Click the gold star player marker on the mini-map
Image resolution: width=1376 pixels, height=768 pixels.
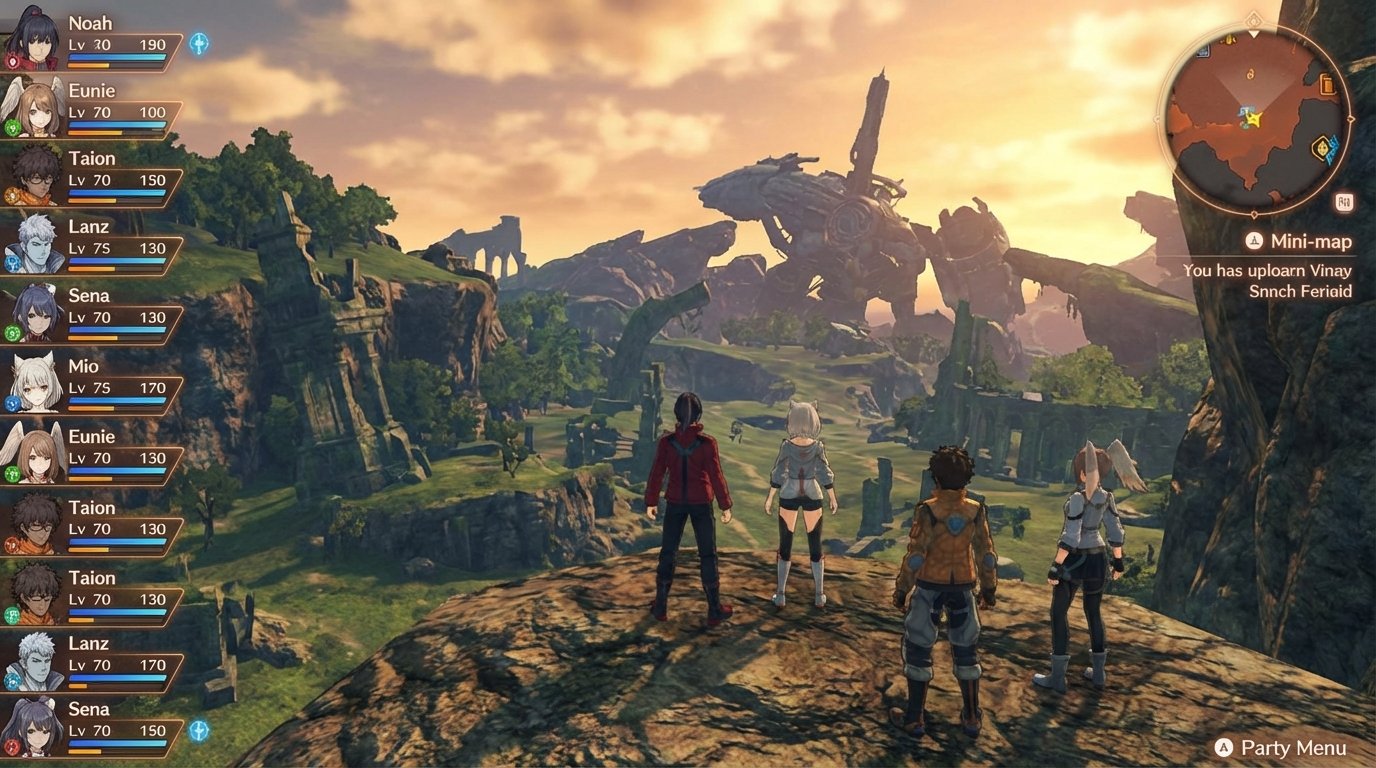[1255, 119]
